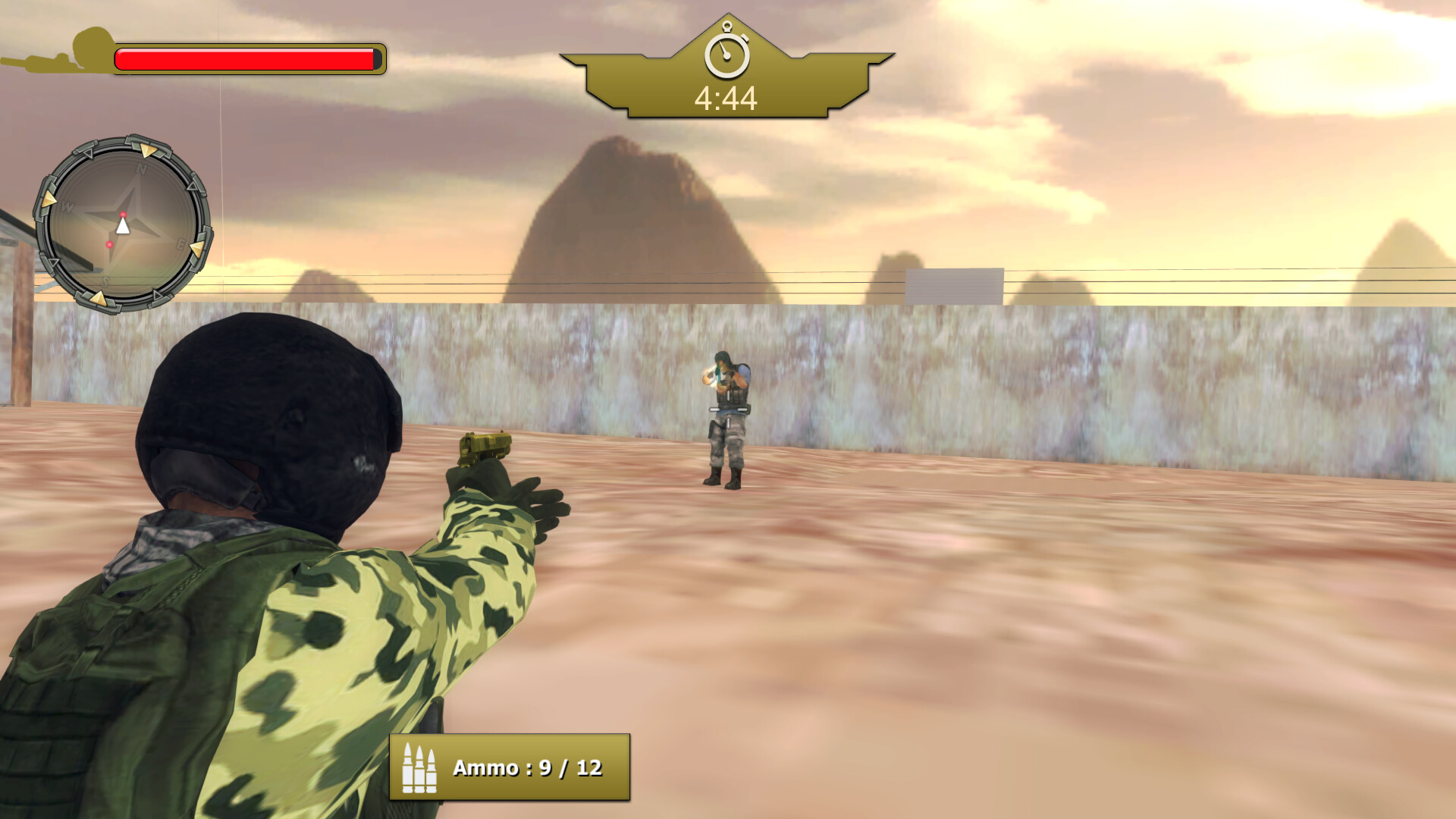The width and height of the screenshot is (1456, 819).
Task: Select the white player arrow on the compass
Action: [x=123, y=226]
